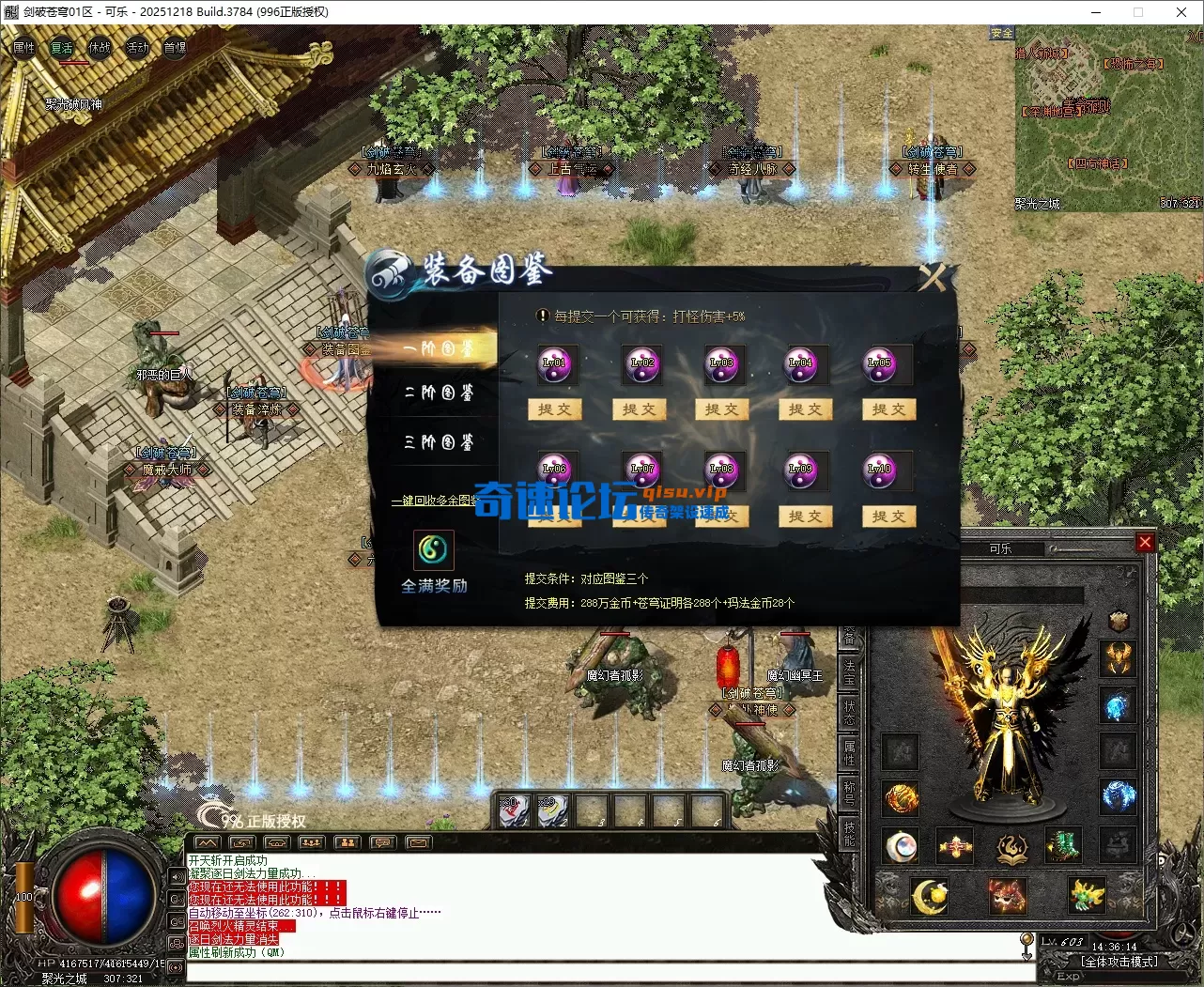
Task: Close the 装备图鉴 window
Action: (934, 276)
